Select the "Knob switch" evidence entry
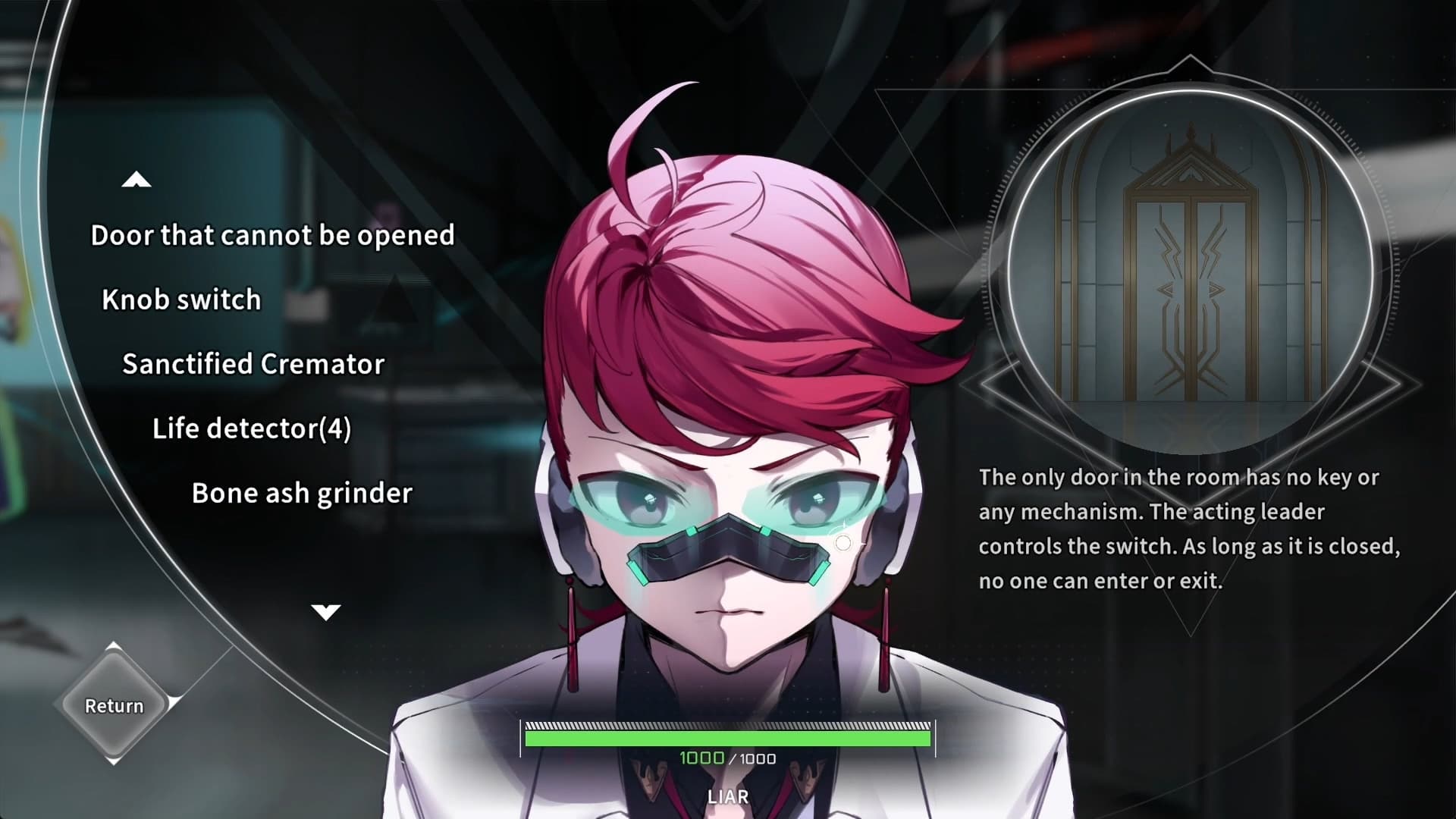Screen dimensions: 1456x819 [x=181, y=300]
